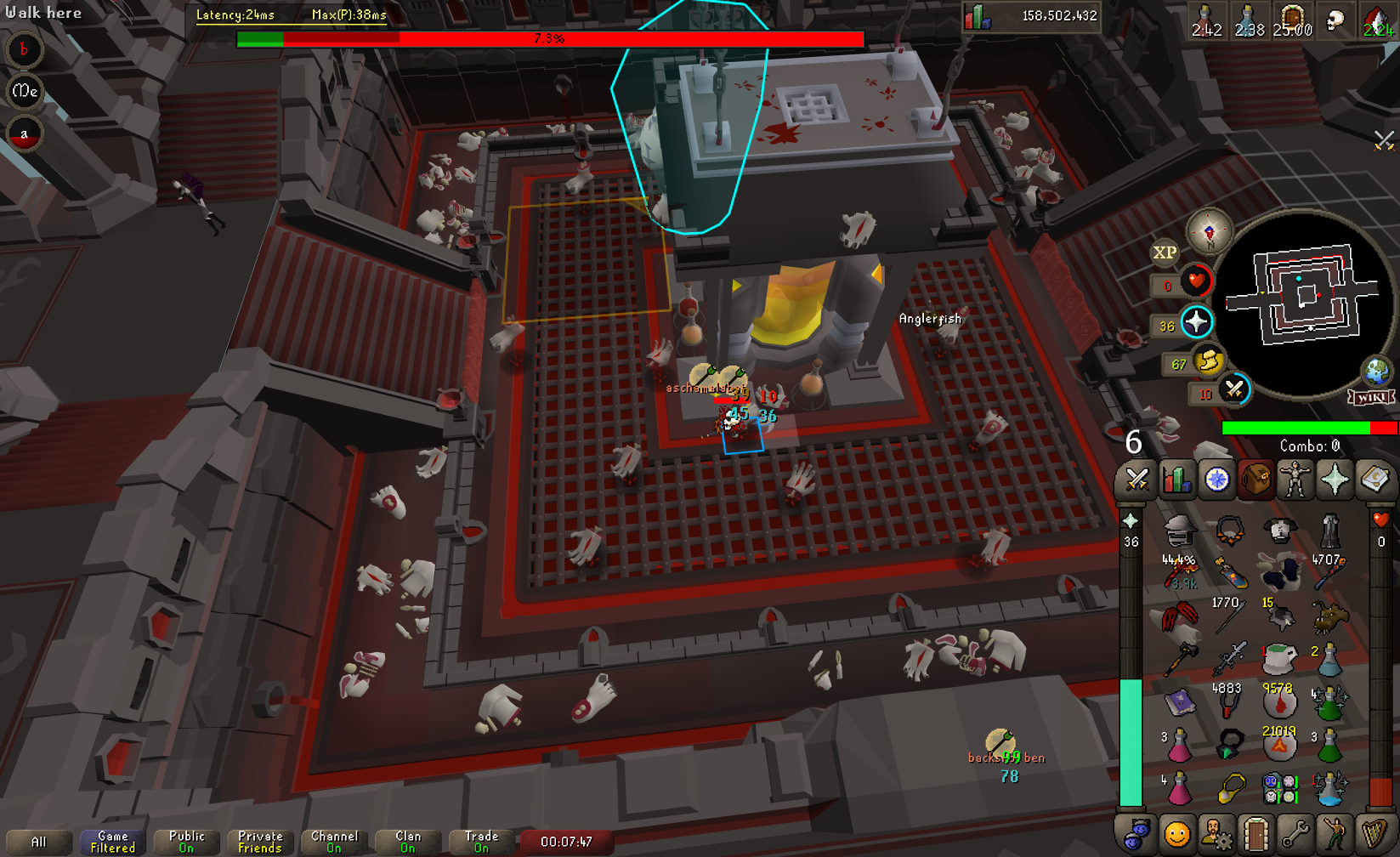Viewport: 1400px width, 857px height.
Task: Click the Wiki lookup banner
Action: (1370, 397)
